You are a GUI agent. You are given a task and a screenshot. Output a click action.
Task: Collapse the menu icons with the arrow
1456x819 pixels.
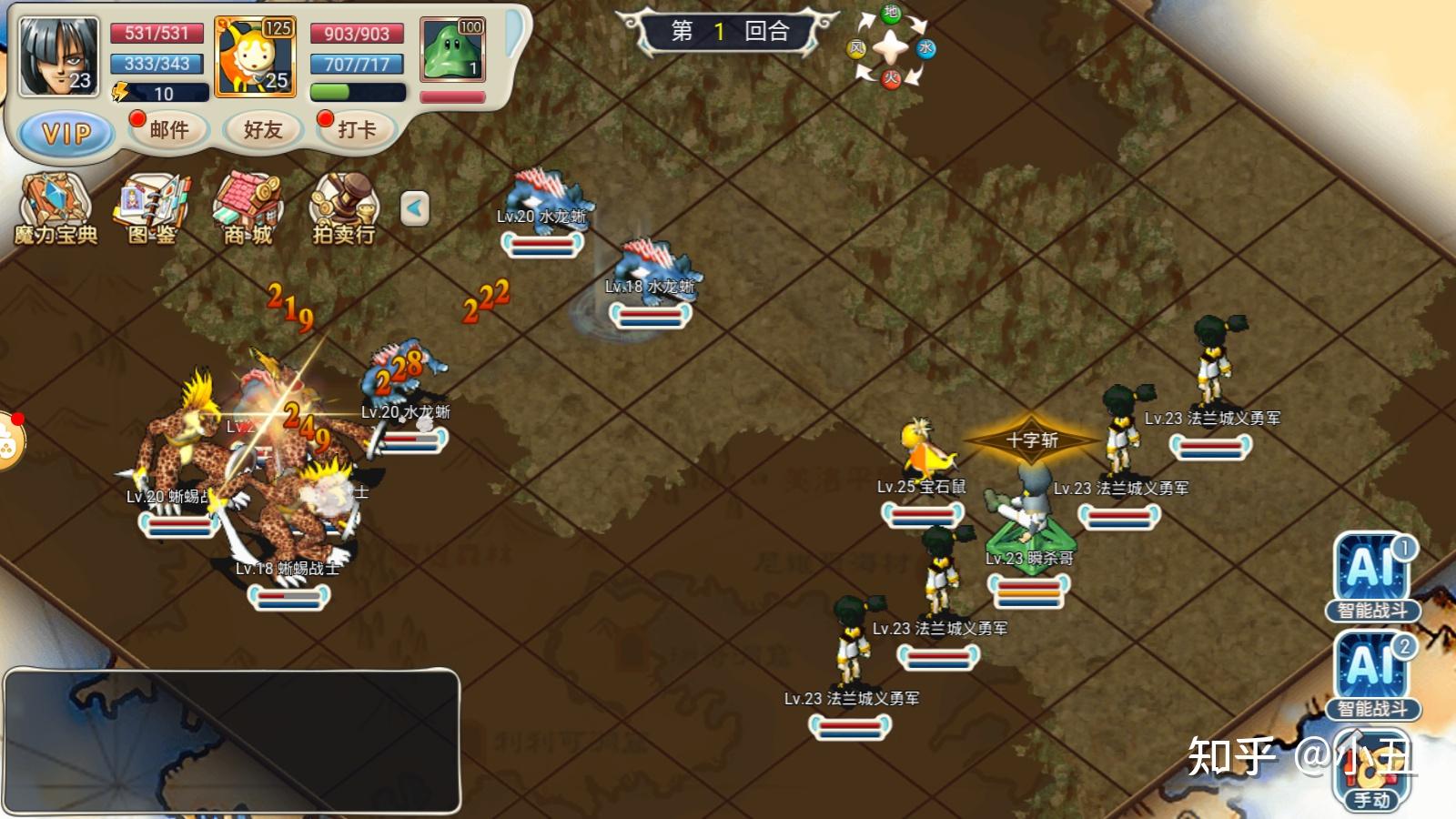click(415, 208)
